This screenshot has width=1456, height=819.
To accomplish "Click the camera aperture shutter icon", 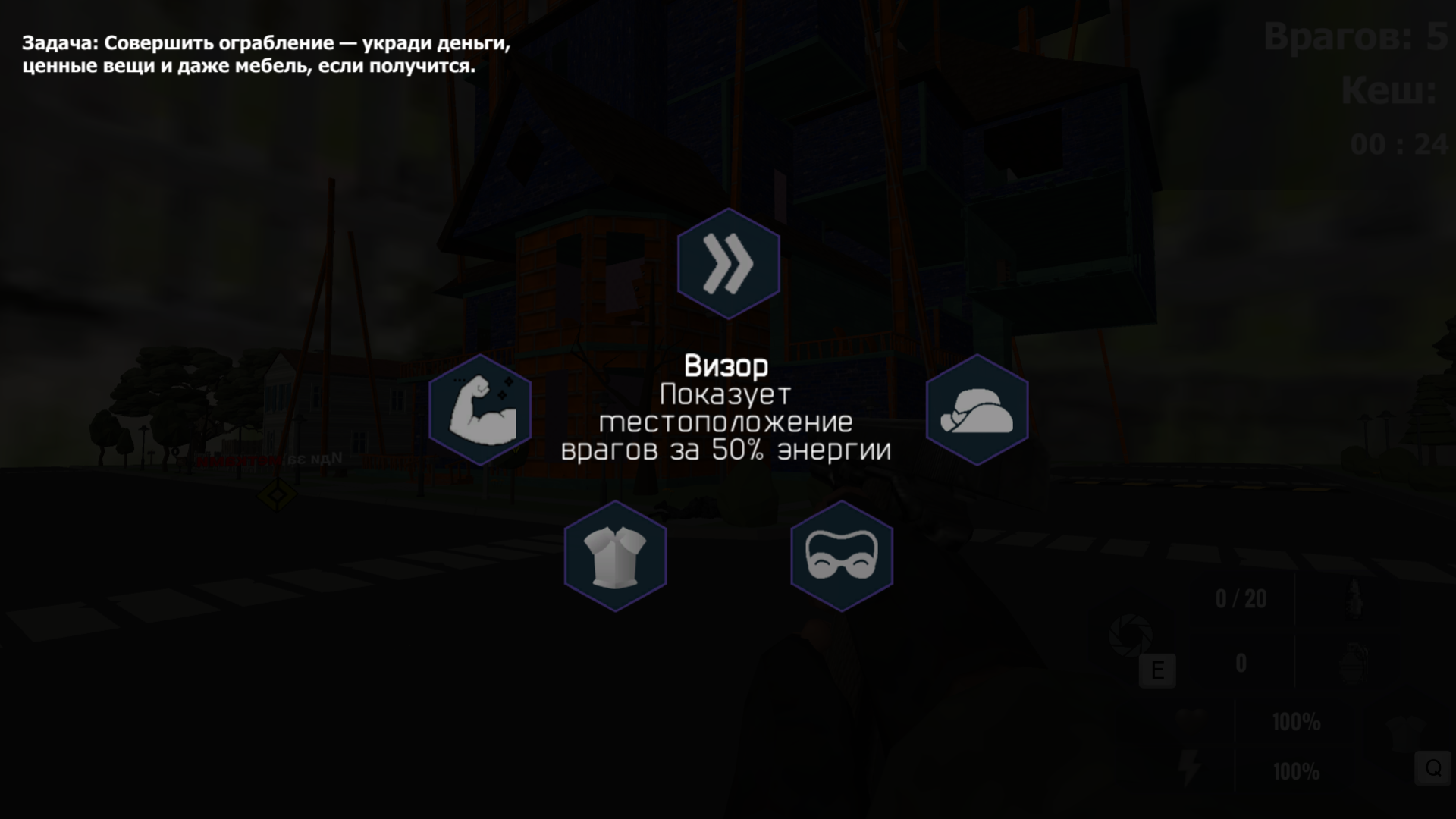I will coord(1129,634).
